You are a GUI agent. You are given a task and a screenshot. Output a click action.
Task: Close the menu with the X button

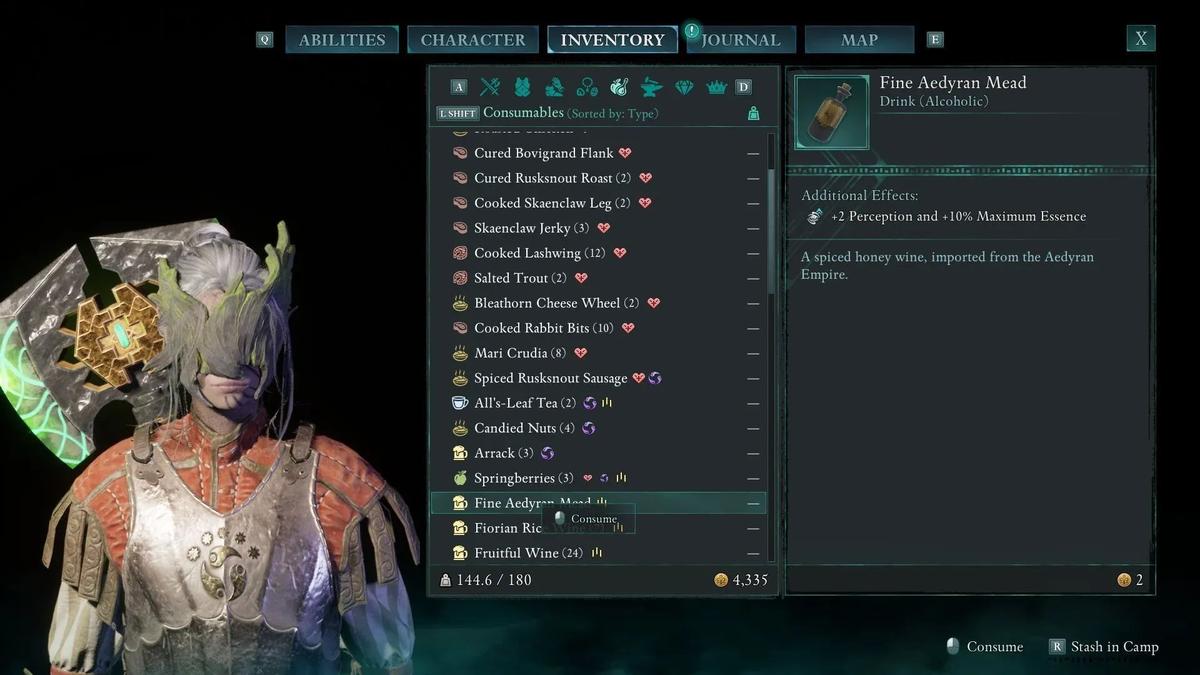[x=1140, y=39]
